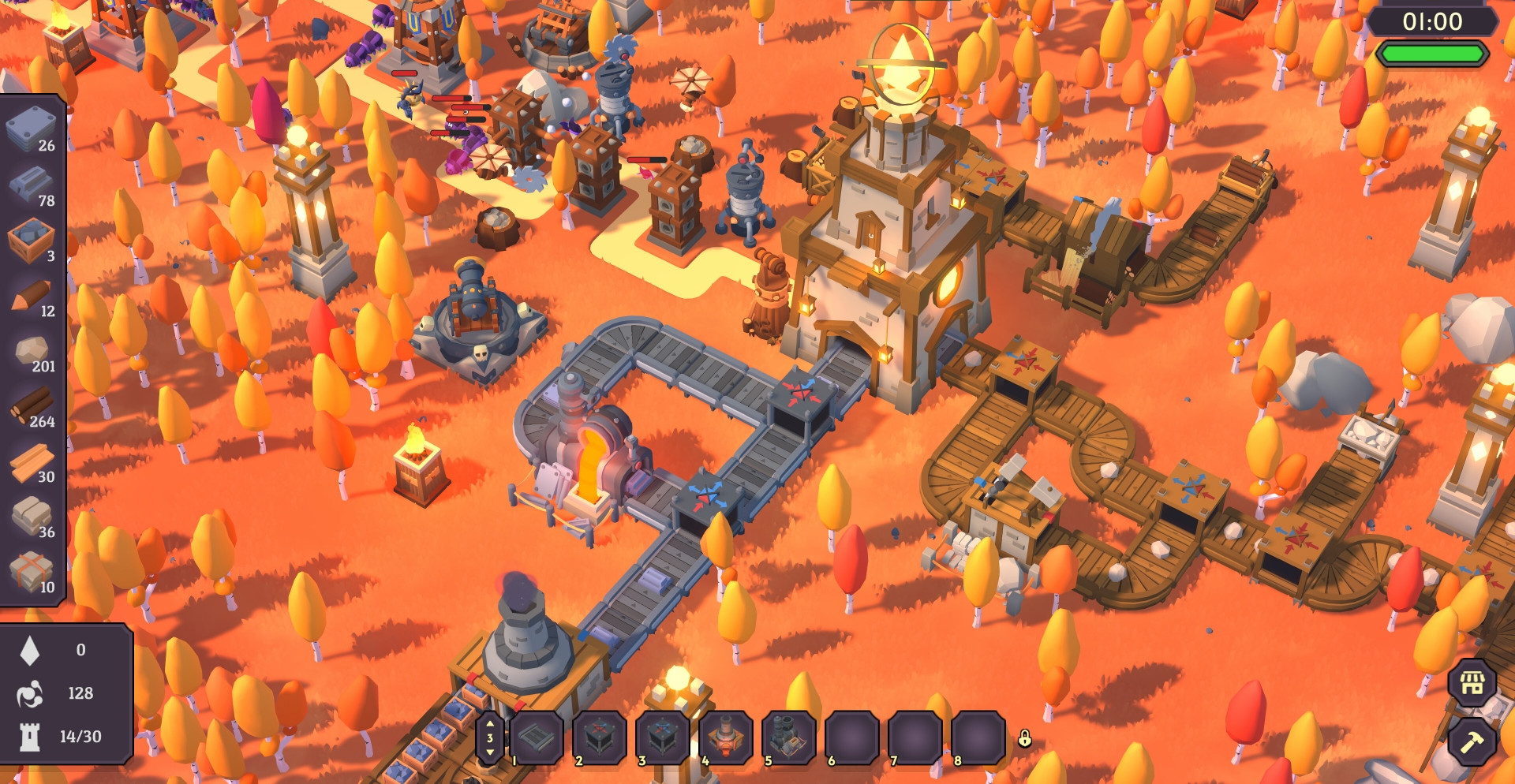
Task: Select the stone bricks resource icon
Action: point(30,516)
